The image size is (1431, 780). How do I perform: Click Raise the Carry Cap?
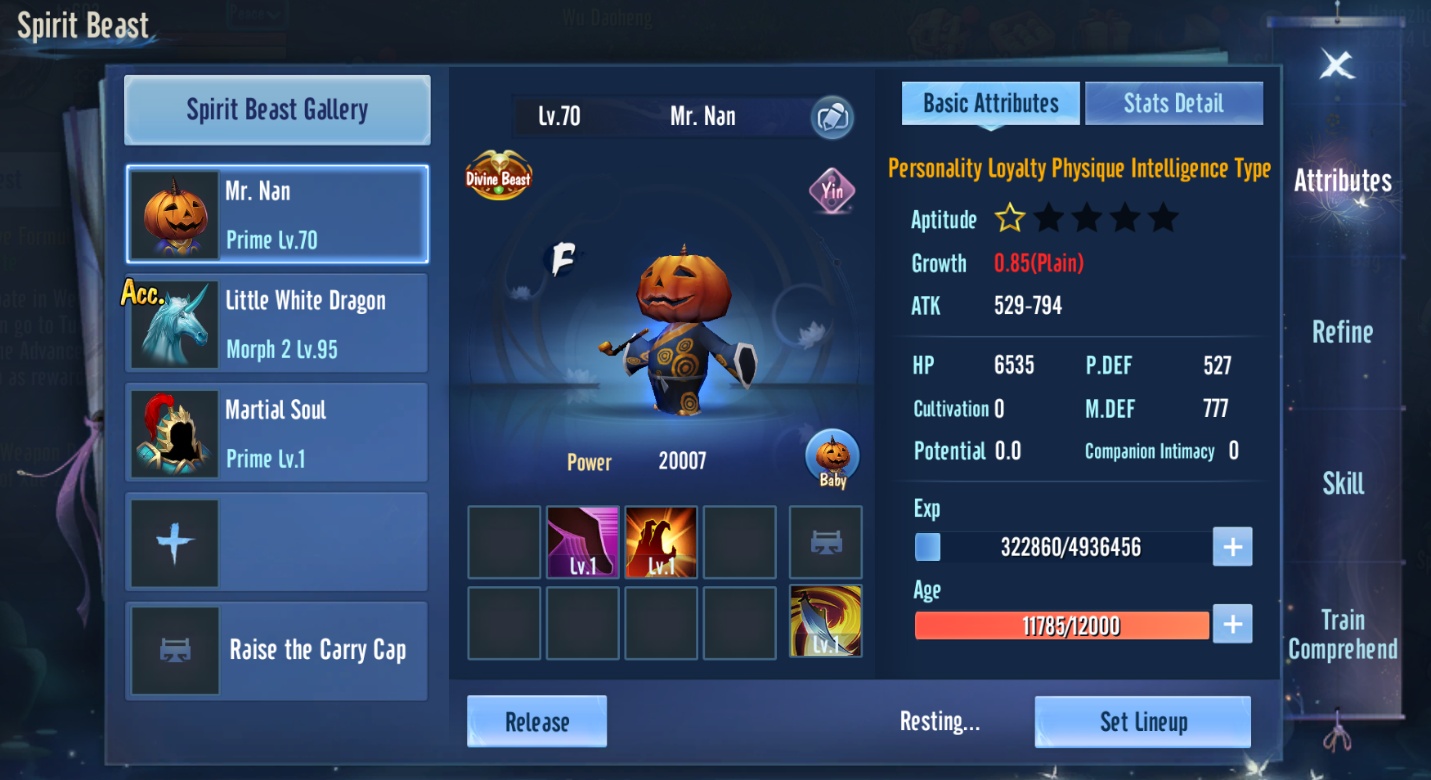[x=277, y=650]
